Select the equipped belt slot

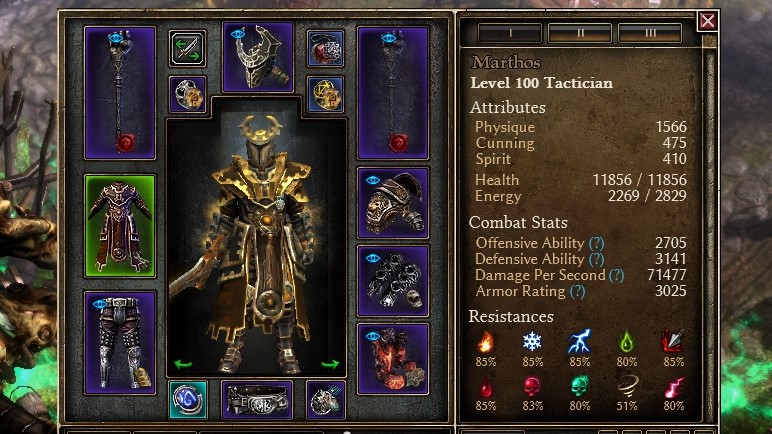(x=257, y=399)
